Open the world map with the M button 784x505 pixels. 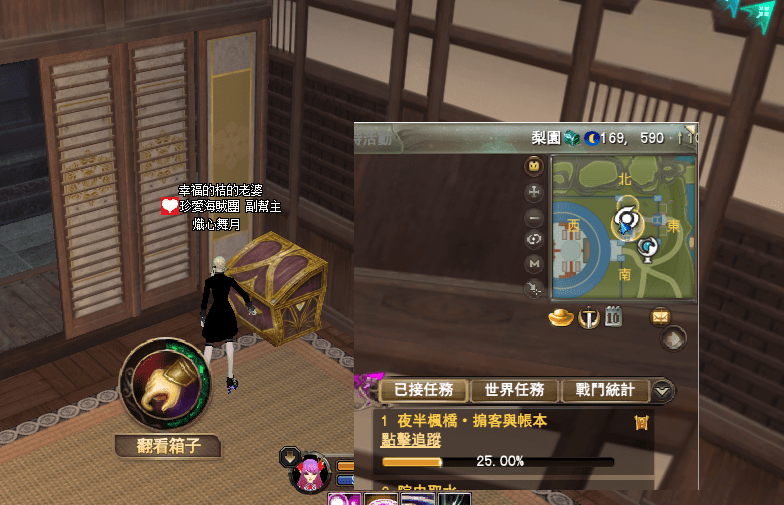click(x=535, y=264)
